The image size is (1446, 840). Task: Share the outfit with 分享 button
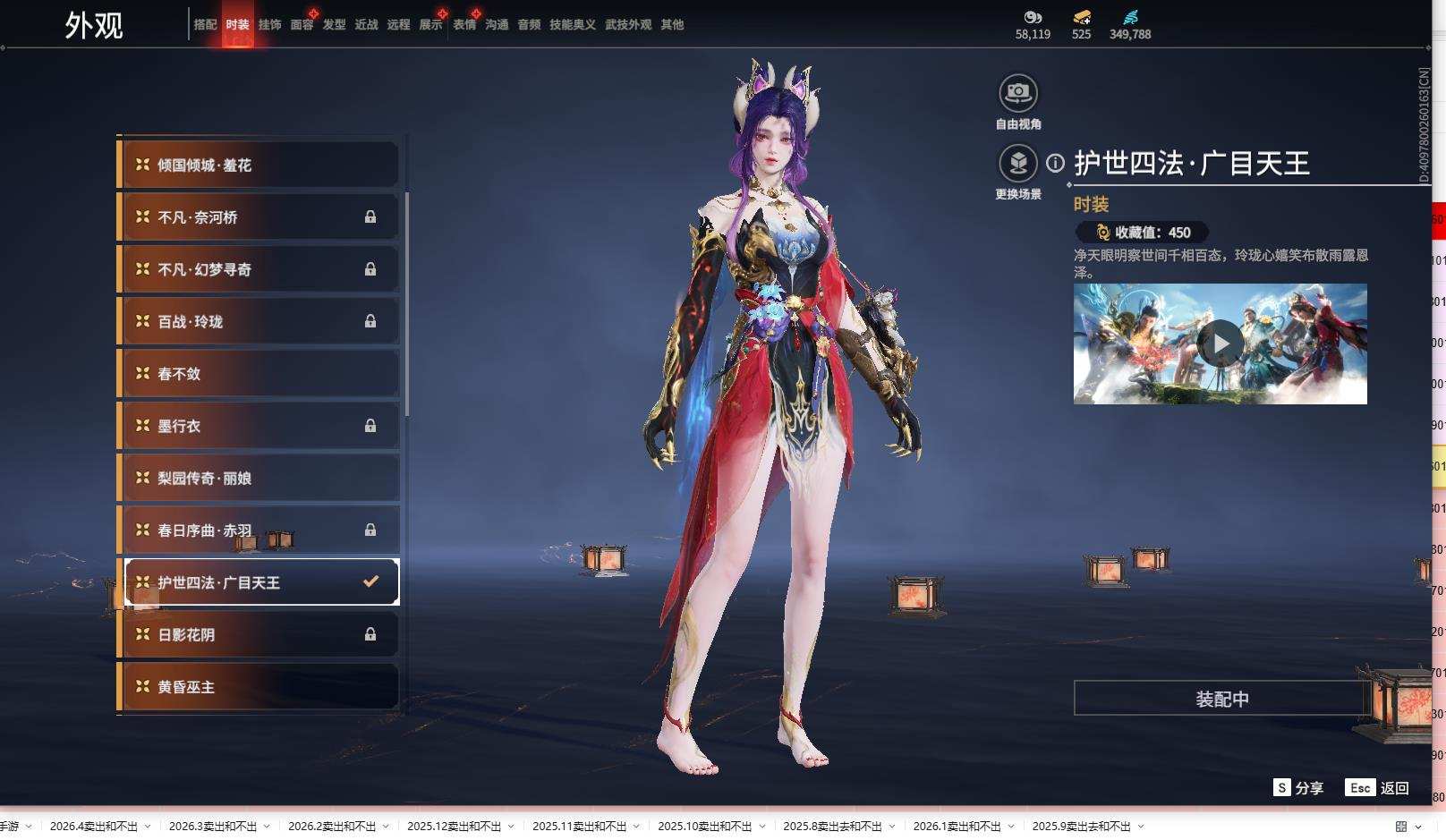click(x=1298, y=788)
